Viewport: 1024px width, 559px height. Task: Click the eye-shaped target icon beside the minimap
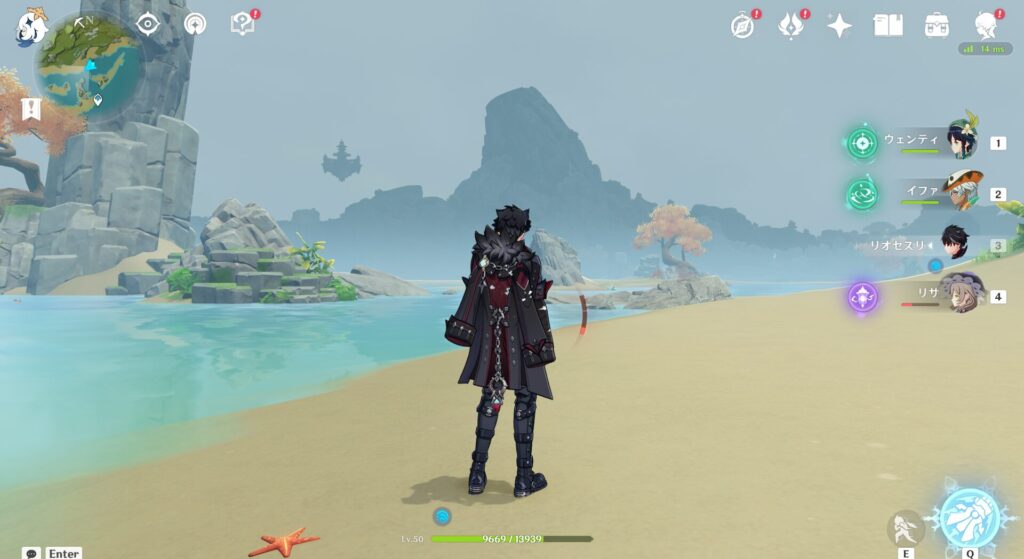[148, 24]
